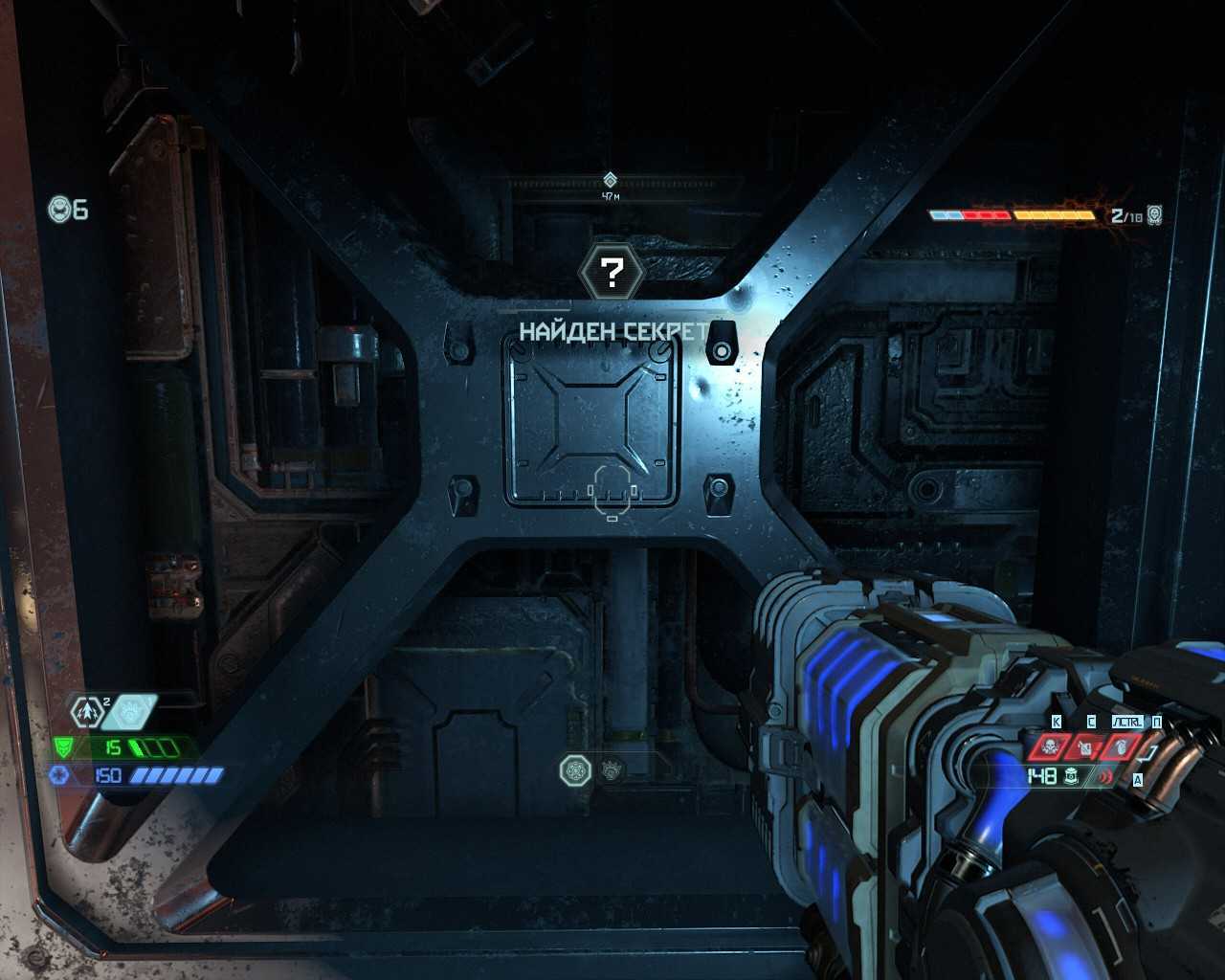Click the blue health cross icon
Screen dimensions: 1225x980
pyautogui.click(x=58, y=775)
